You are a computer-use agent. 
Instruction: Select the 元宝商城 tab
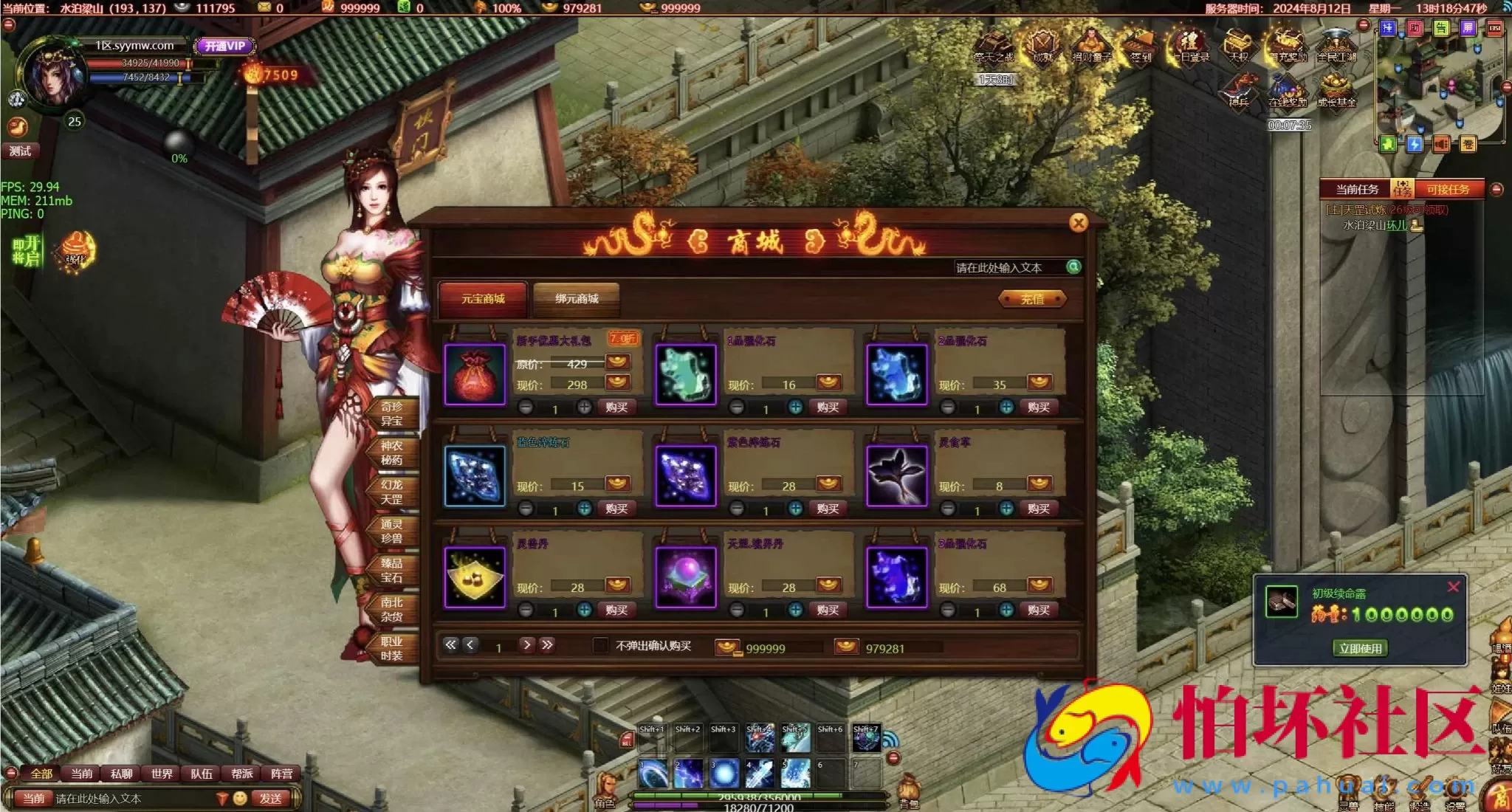pyautogui.click(x=483, y=299)
